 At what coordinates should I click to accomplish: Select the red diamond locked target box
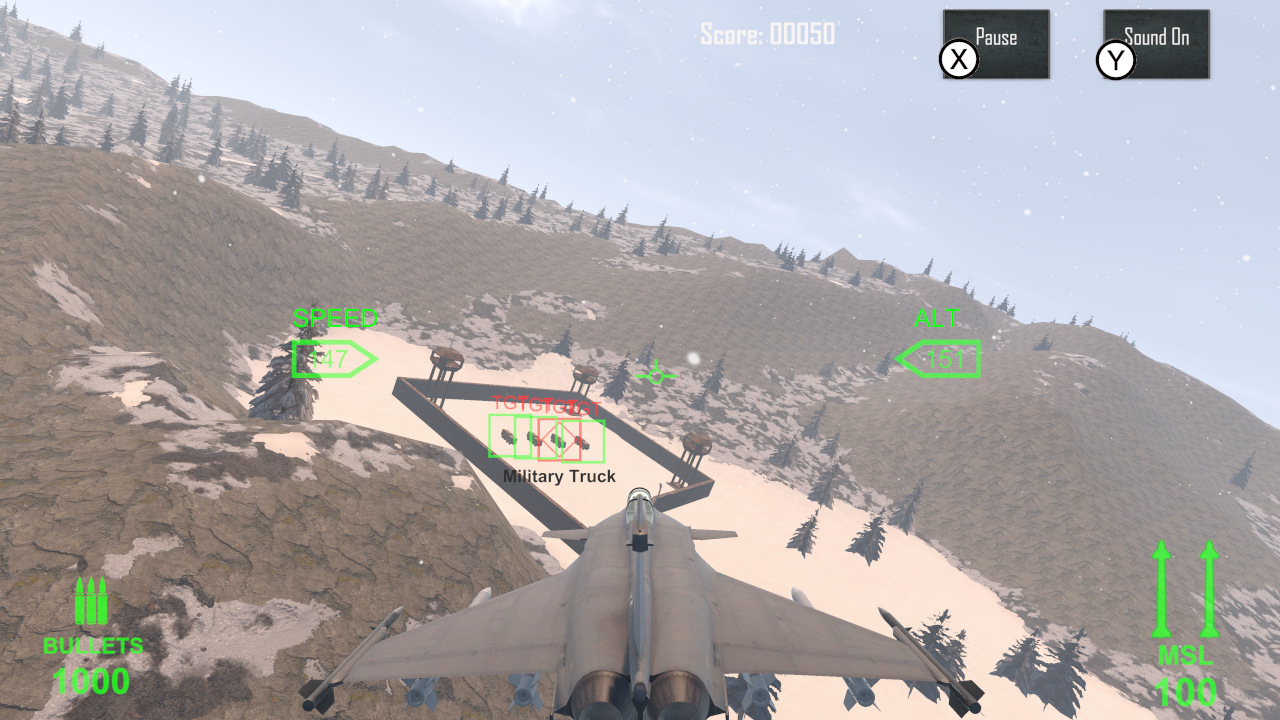(559, 438)
